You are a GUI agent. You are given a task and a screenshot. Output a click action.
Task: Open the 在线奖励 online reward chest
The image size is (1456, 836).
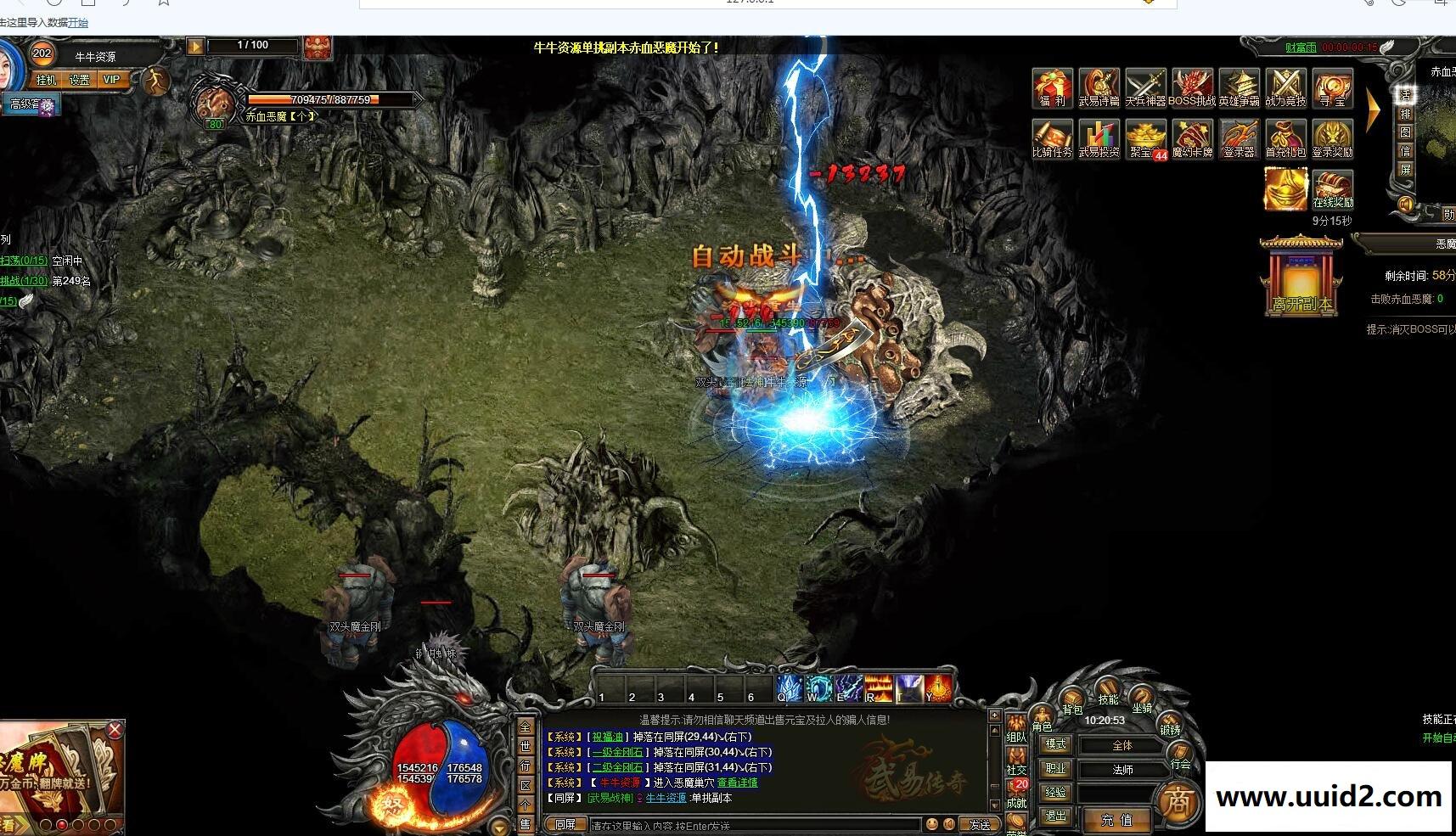(x=1332, y=188)
